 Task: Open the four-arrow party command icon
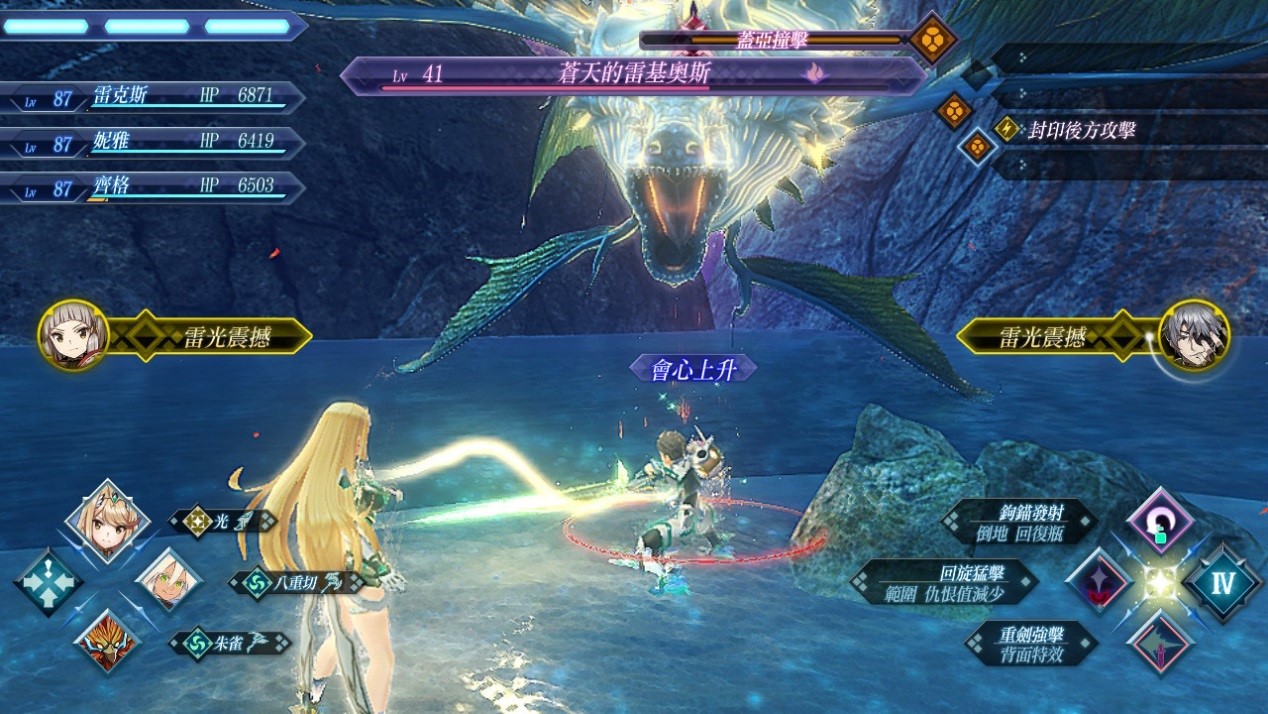coord(47,582)
